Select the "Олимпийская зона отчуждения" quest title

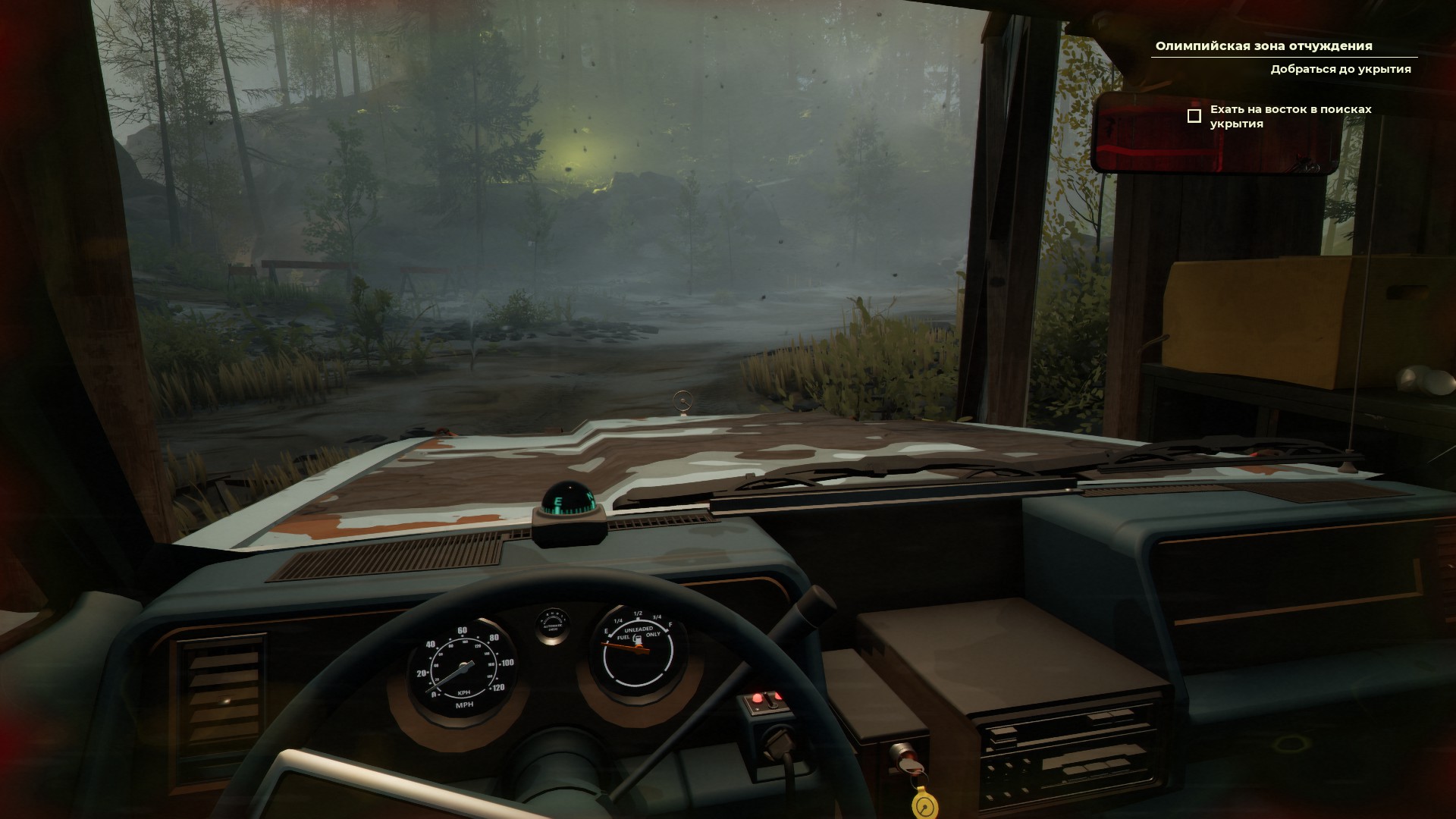click(1263, 46)
